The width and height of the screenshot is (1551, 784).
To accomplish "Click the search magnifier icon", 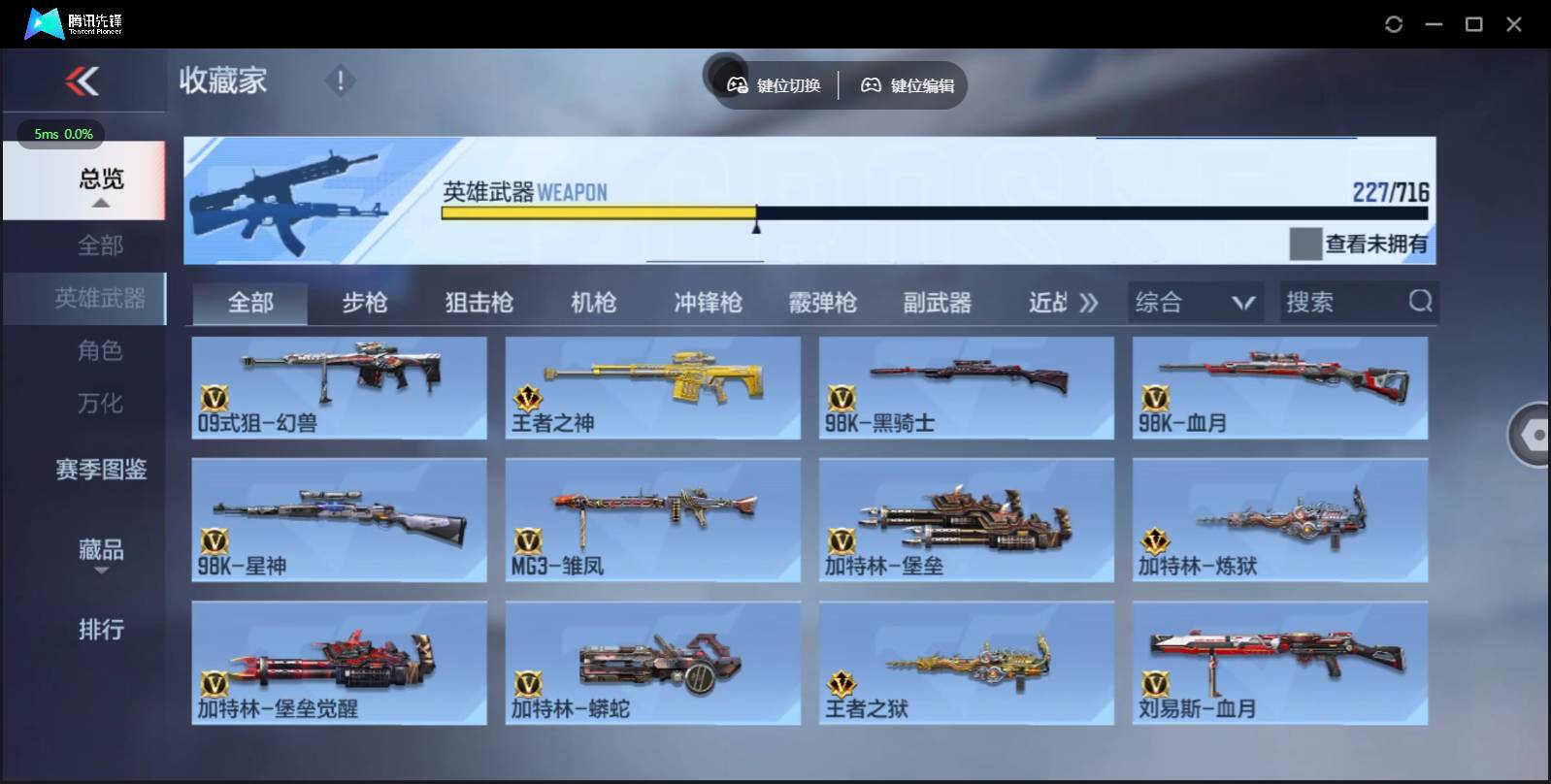I will [x=1420, y=302].
